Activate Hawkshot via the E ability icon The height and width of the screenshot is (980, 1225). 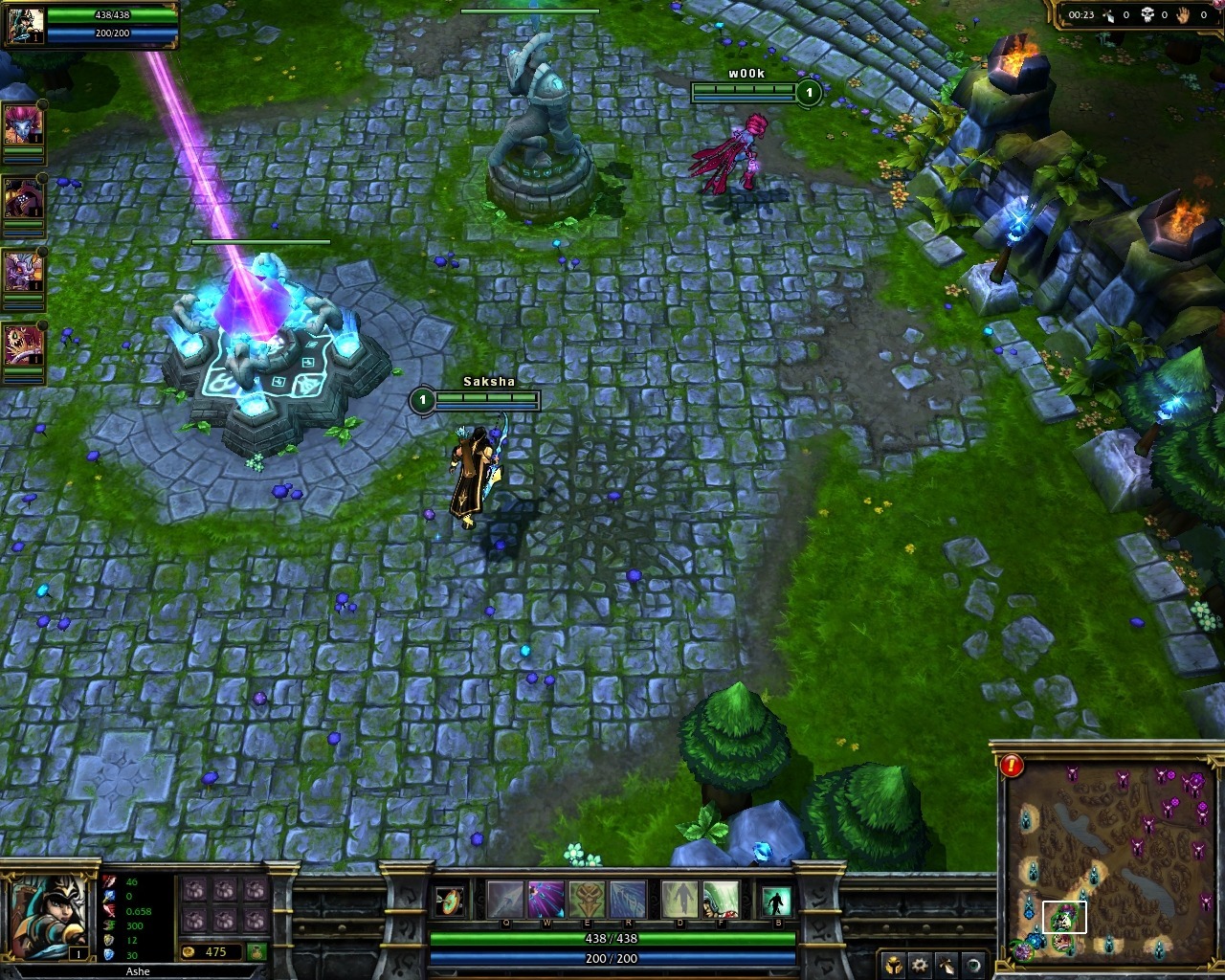(587, 900)
